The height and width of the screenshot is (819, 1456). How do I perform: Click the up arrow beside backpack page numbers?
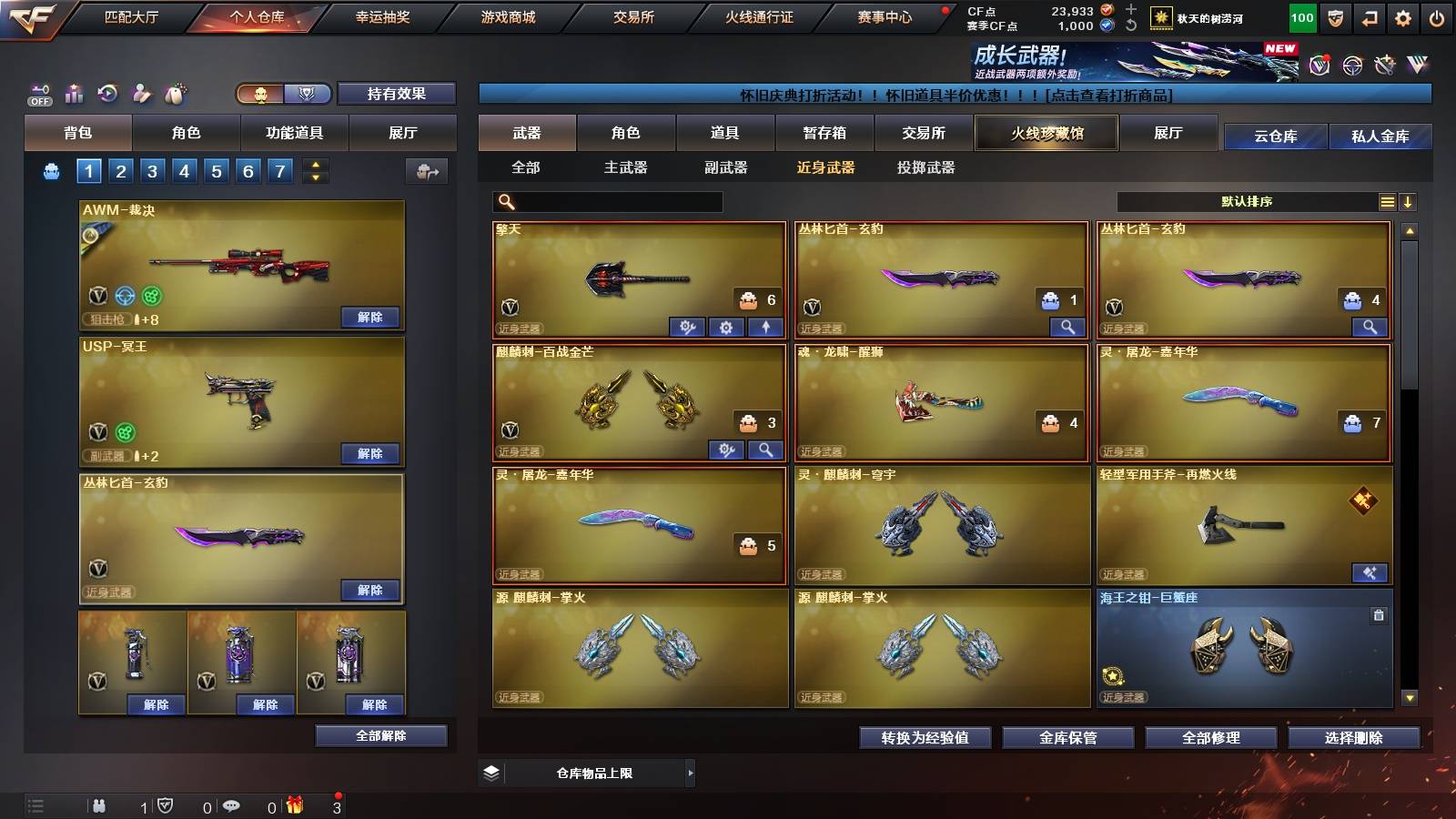click(313, 165)
